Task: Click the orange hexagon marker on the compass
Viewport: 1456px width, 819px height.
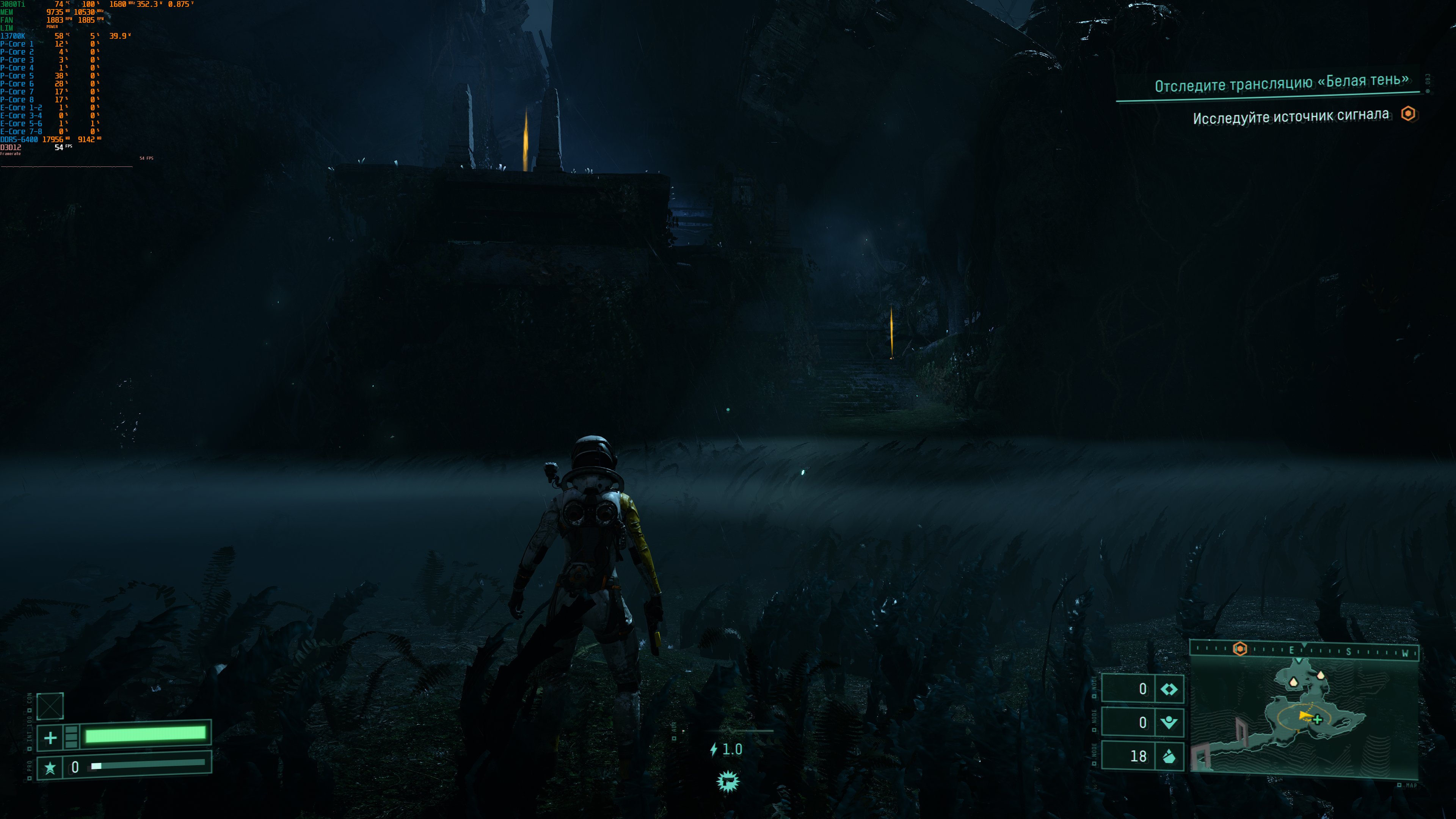Action: click(1239, 648)
